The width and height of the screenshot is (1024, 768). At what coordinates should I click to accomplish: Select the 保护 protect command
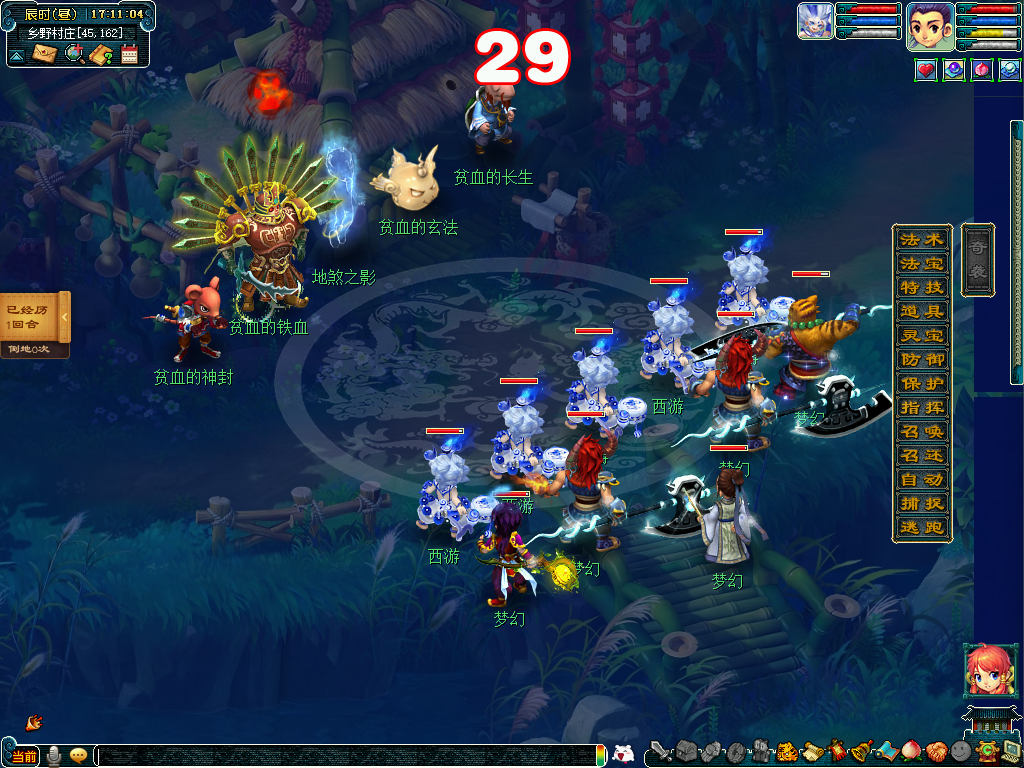pyautogui.click(x=921, y=384)
